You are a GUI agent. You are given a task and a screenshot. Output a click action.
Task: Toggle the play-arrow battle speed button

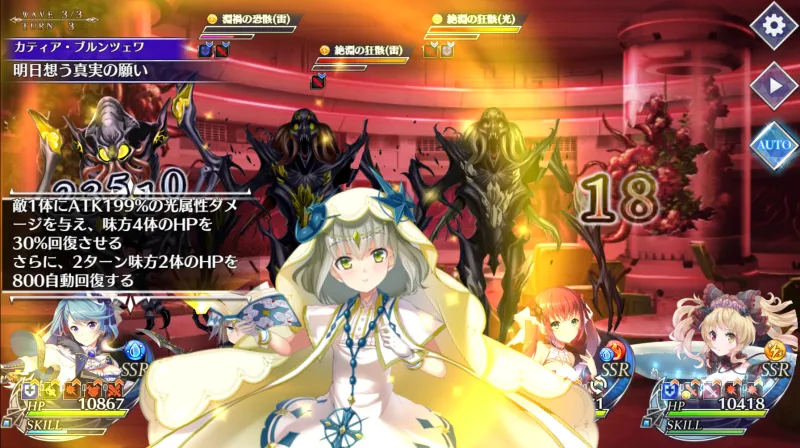(773, 86)
